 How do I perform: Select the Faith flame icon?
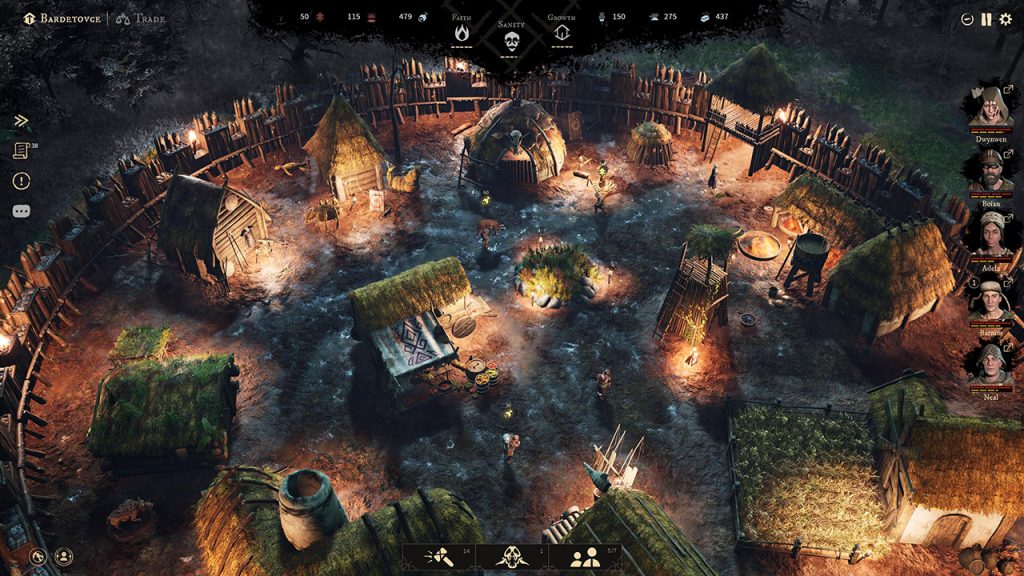[462, 33]
